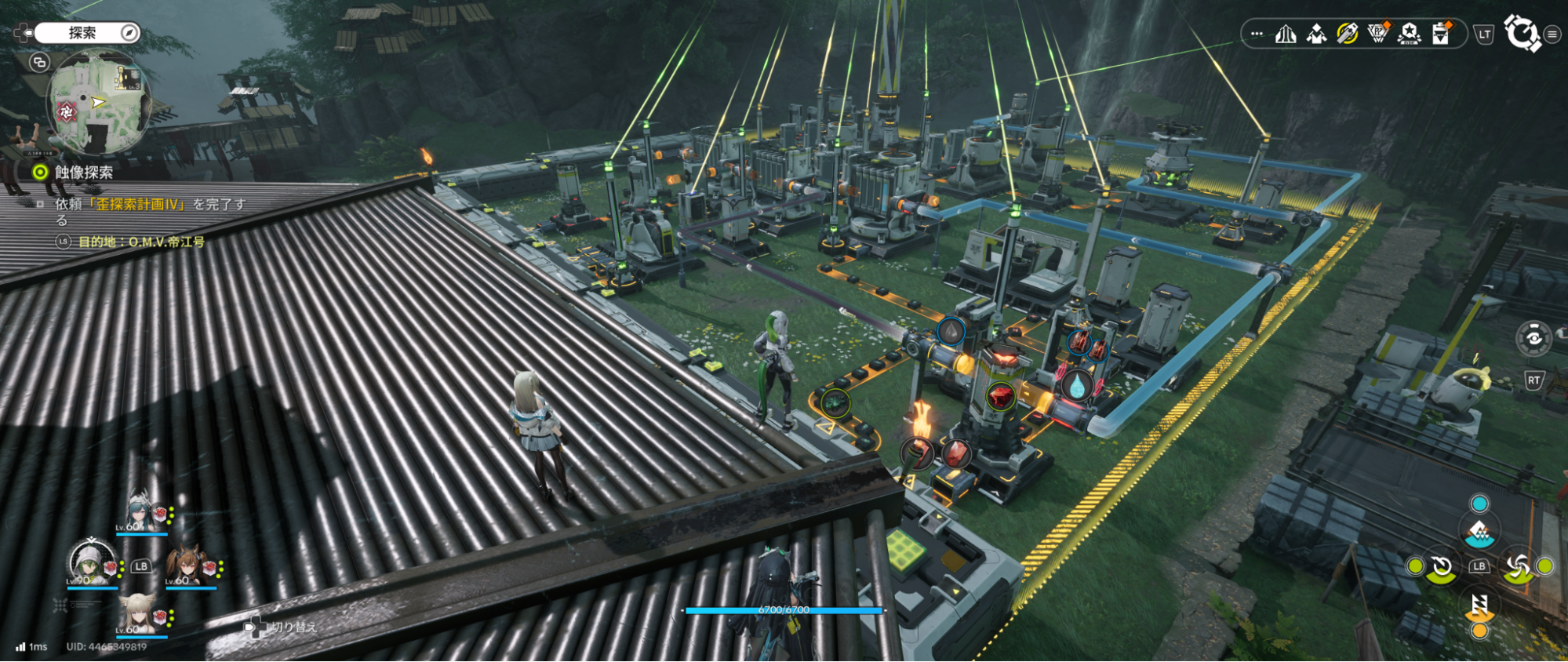Open the triple upward arrows menu icon
The image size is (1568, 662).
(1285, 34)
